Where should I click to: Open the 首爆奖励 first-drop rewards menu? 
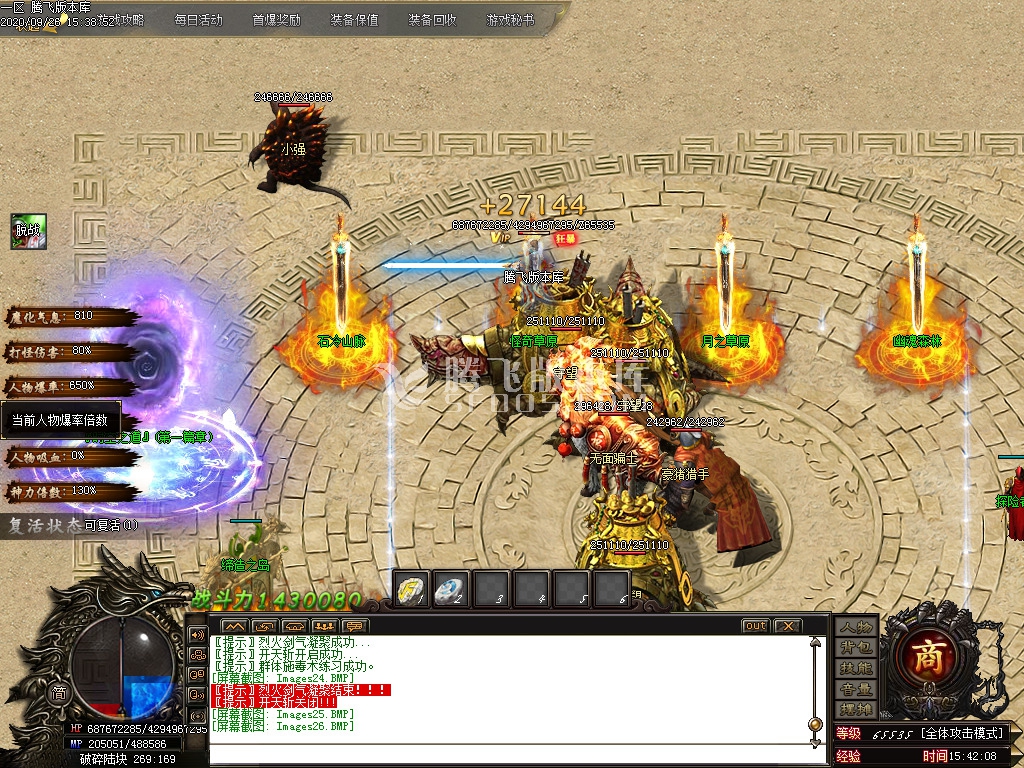pyautogui.click(x=276, y=19)
